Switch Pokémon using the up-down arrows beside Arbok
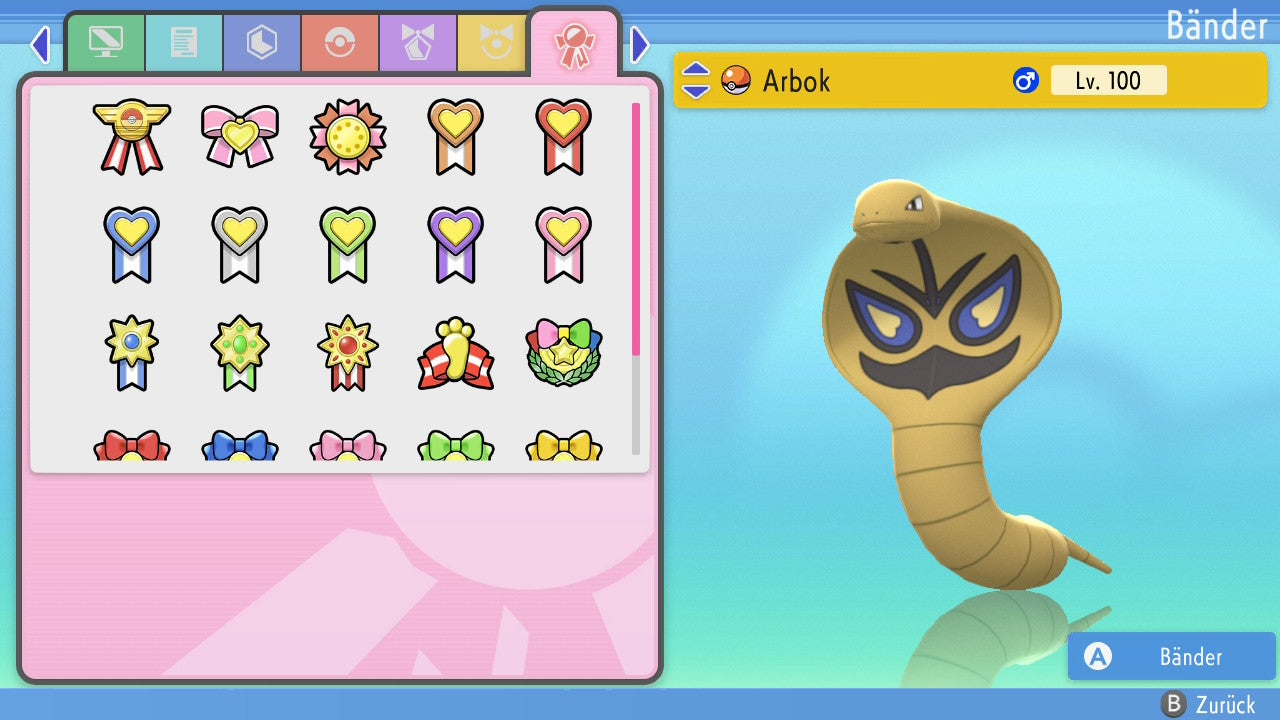This screenshot has width=1280, height=720. point(696,80)
